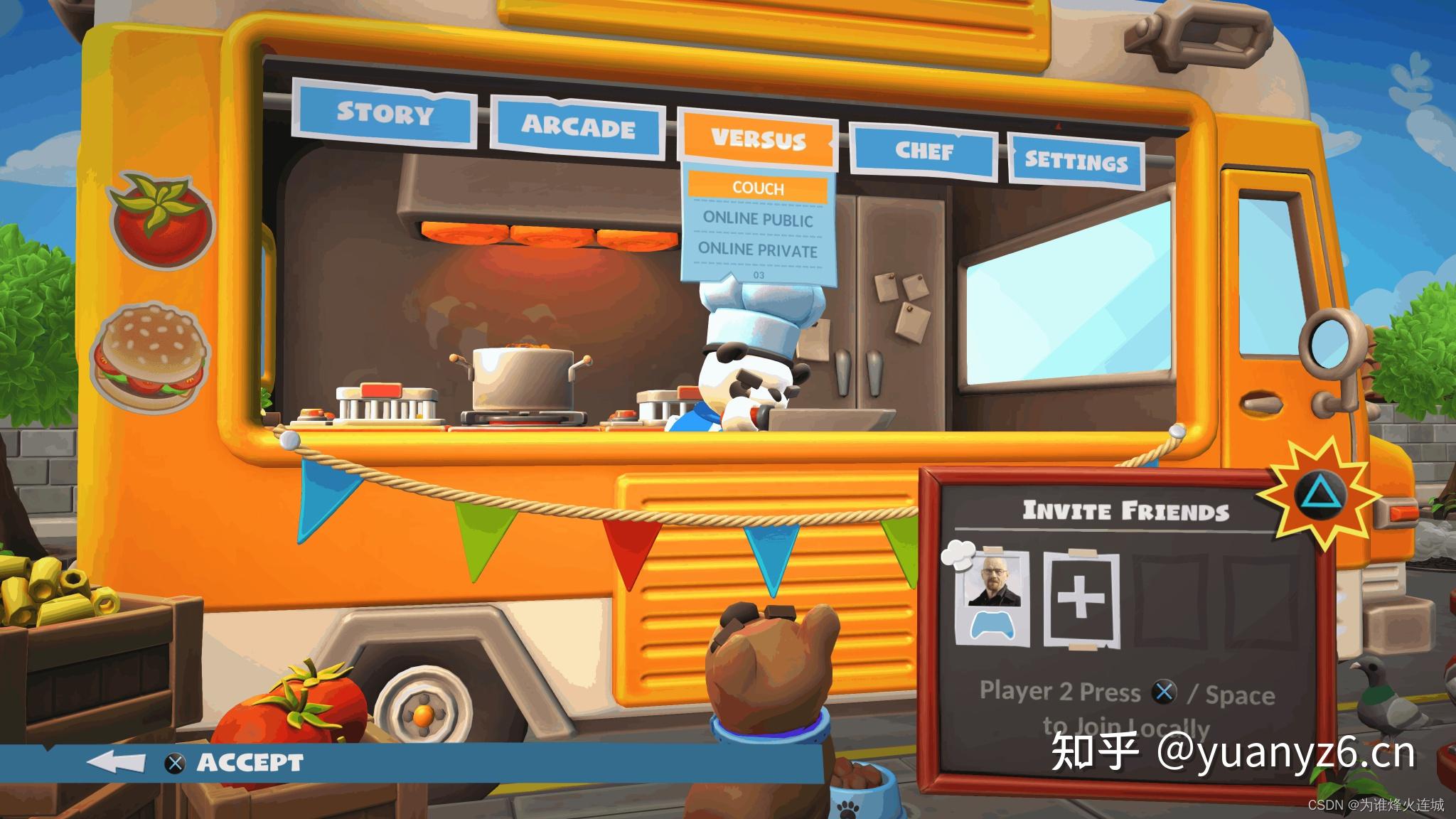Image resolution: width=1456 pixels, height=819 pixels.
Task: Switch to the Story tab
Action: [x=385, y=114]
